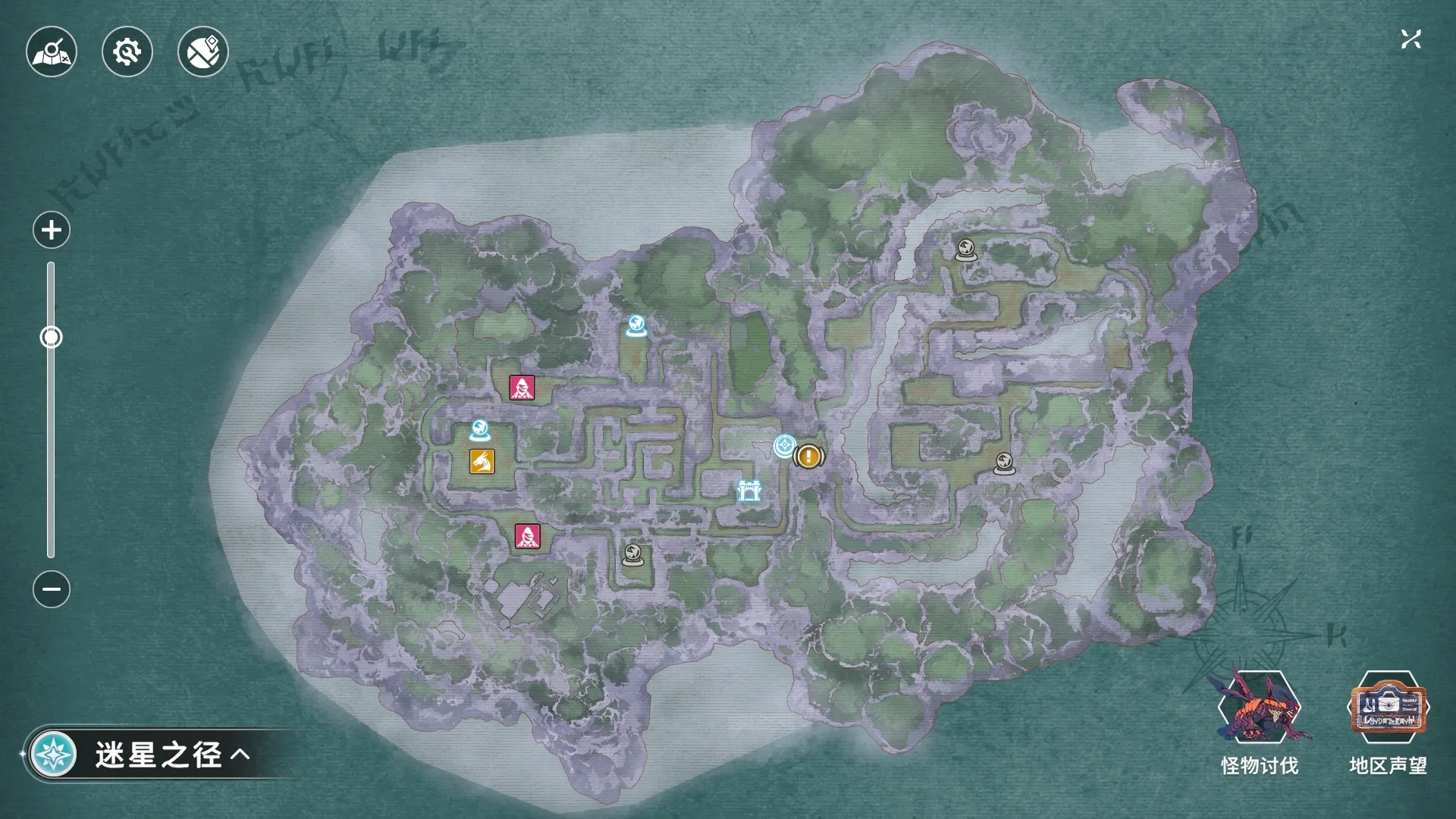This screenshot has height=819, width=1456.
Task: Close the map with the top-right X
Action: point(1410,39)
